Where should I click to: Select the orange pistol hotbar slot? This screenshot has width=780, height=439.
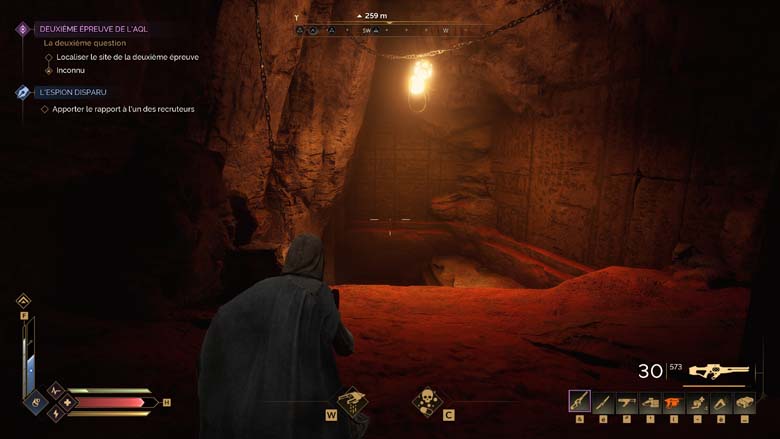click(674, 403)
